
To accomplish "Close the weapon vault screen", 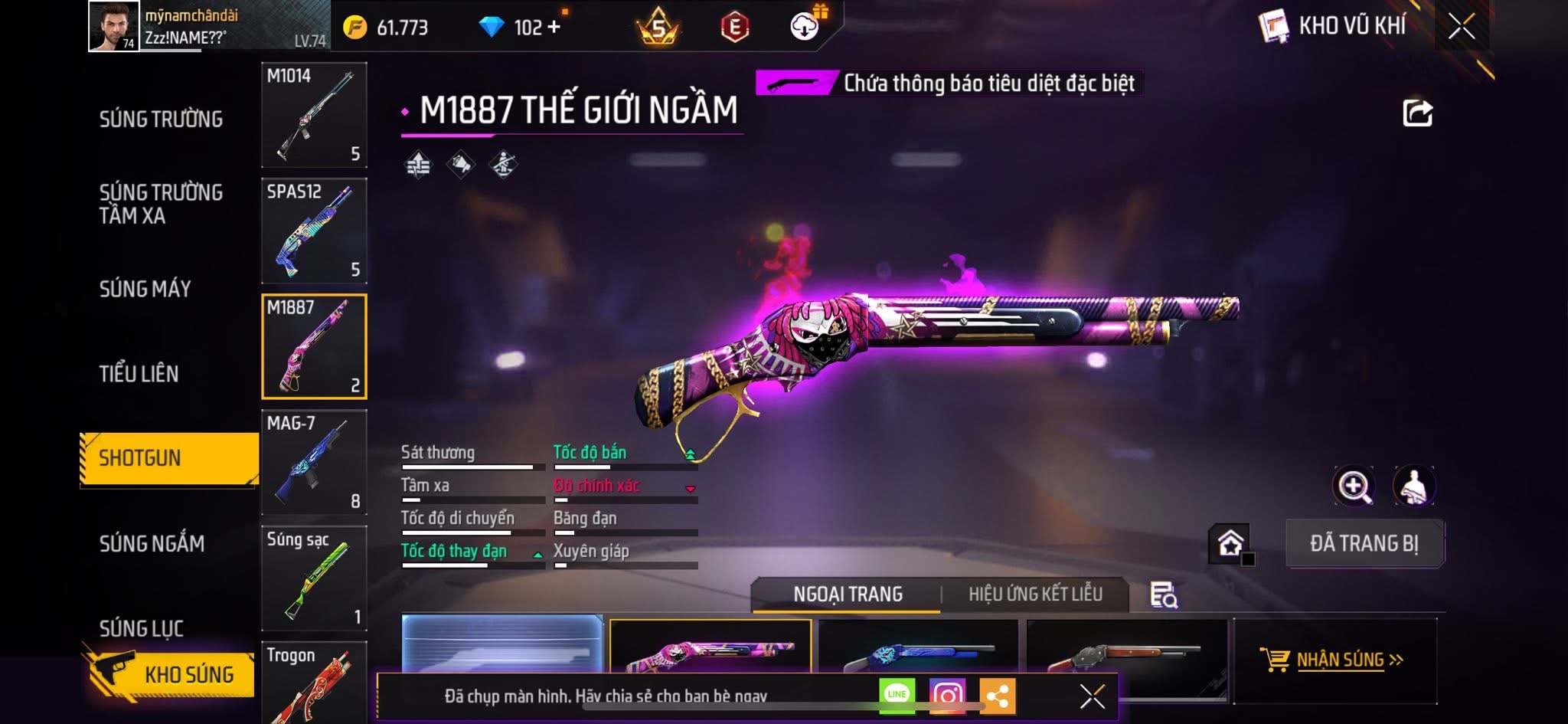I will [x=1461, y=28].
